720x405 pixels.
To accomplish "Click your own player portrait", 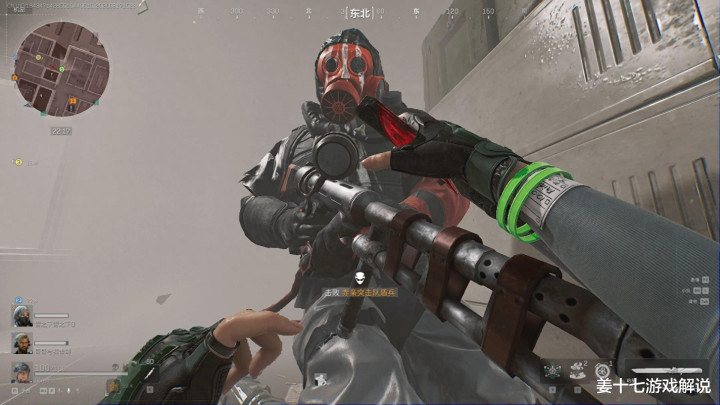I will pos(22,372).
